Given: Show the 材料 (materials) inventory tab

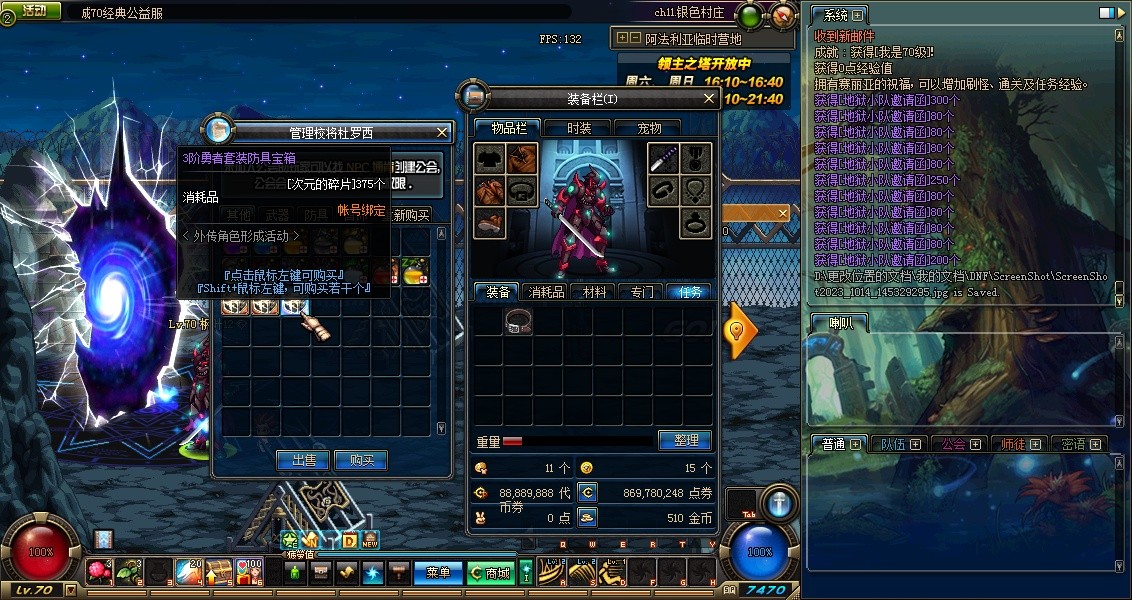Looking at the screenshot, I should [x=595, y=292].
